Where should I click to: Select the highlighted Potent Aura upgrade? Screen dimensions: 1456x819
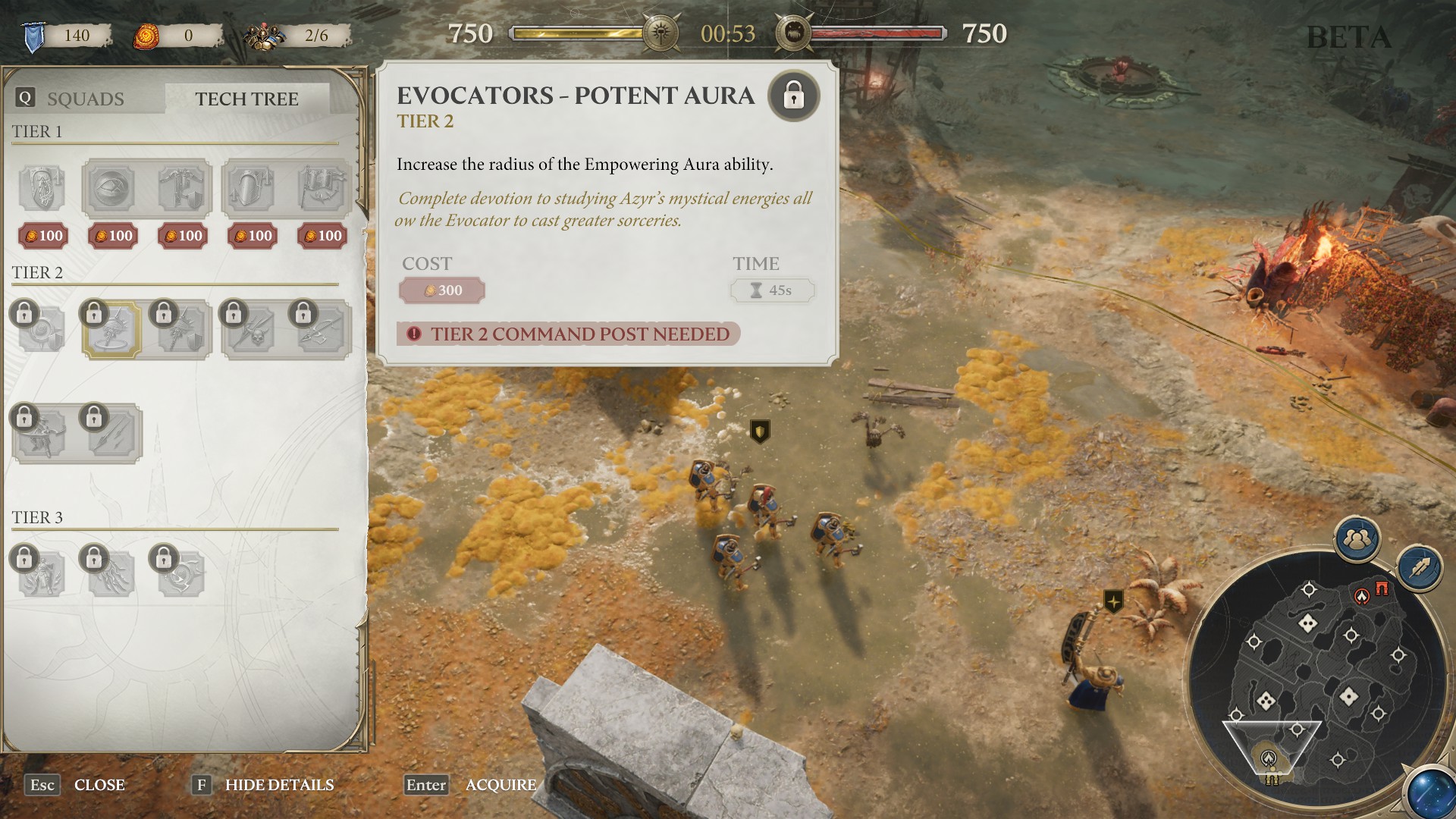coord(112,330)
